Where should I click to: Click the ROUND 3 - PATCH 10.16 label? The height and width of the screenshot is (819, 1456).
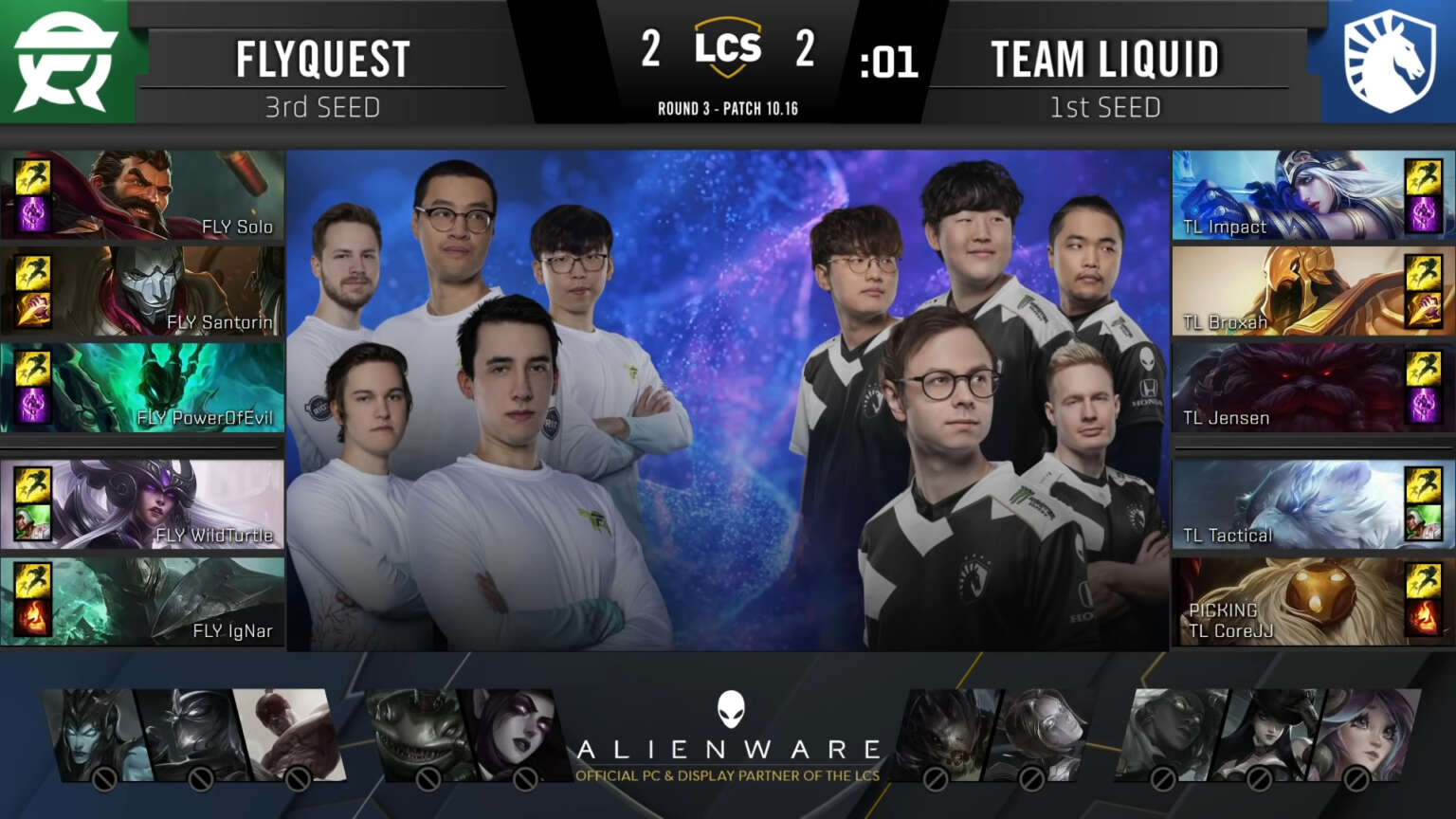728,108
